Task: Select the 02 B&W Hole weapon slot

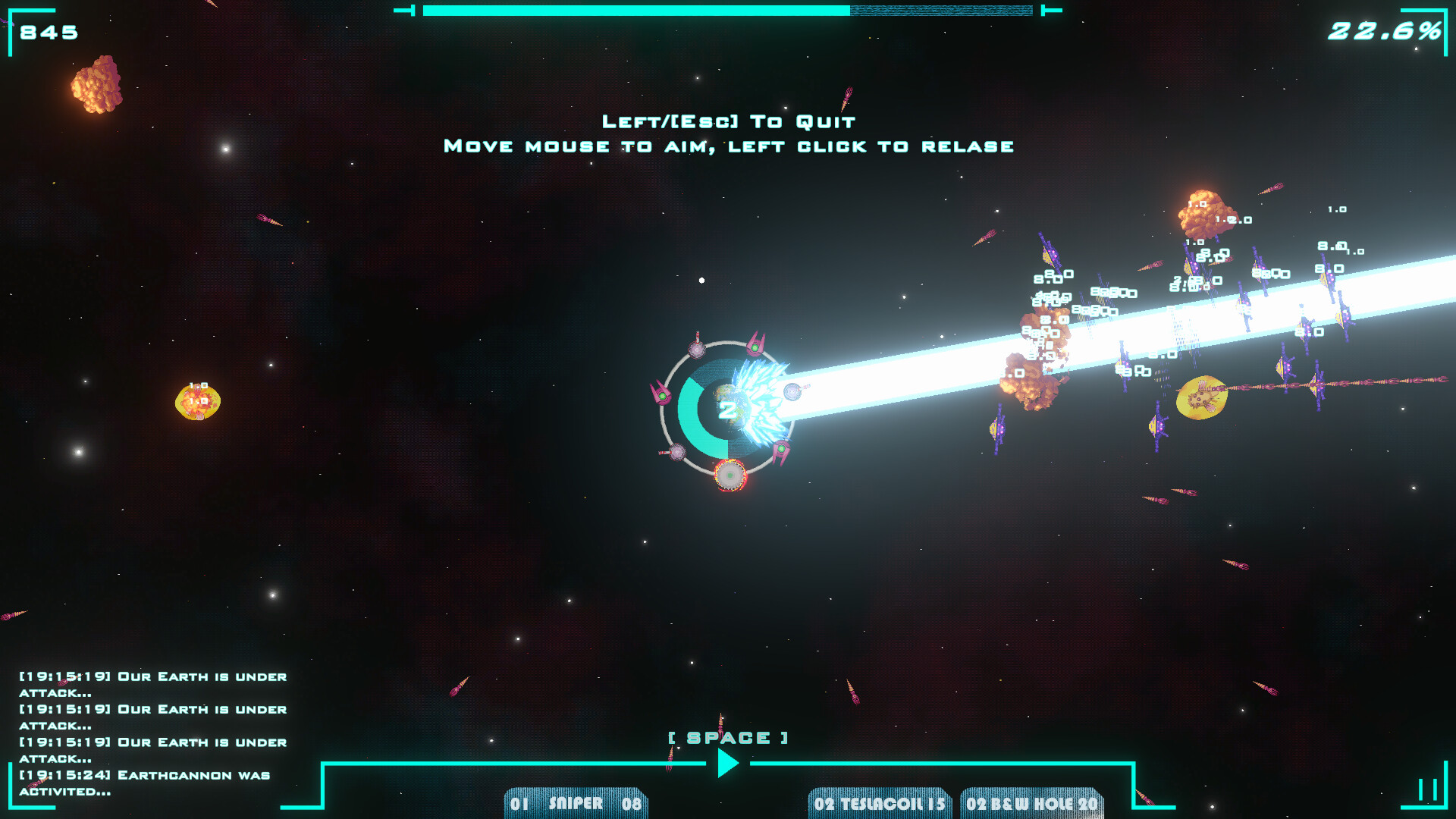Action: pos(1033,802)
